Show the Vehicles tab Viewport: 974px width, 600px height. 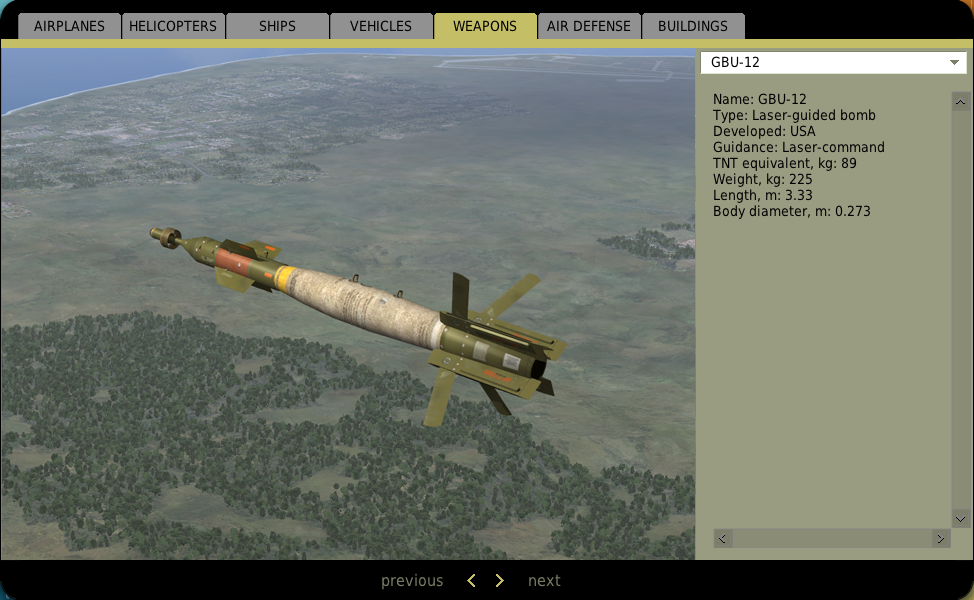tap(381, 26)
